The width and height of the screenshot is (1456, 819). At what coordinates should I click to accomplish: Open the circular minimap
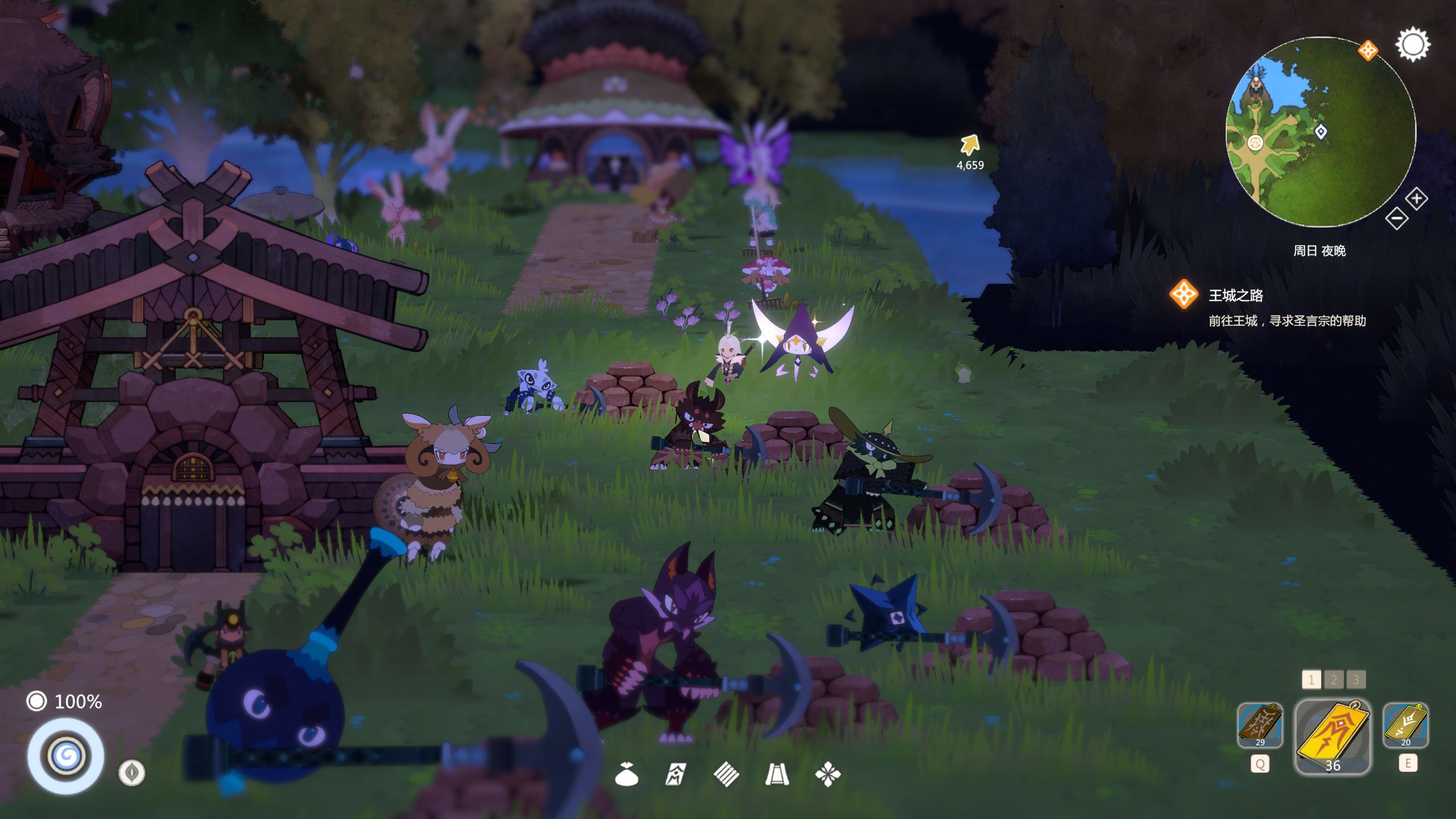coord(1319,132)
